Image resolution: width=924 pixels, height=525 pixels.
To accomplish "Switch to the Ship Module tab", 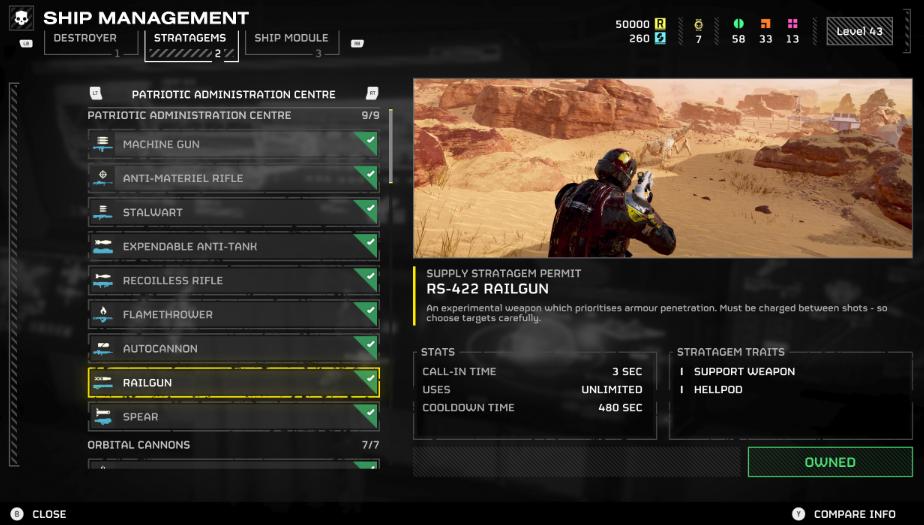I will point(291,40).
